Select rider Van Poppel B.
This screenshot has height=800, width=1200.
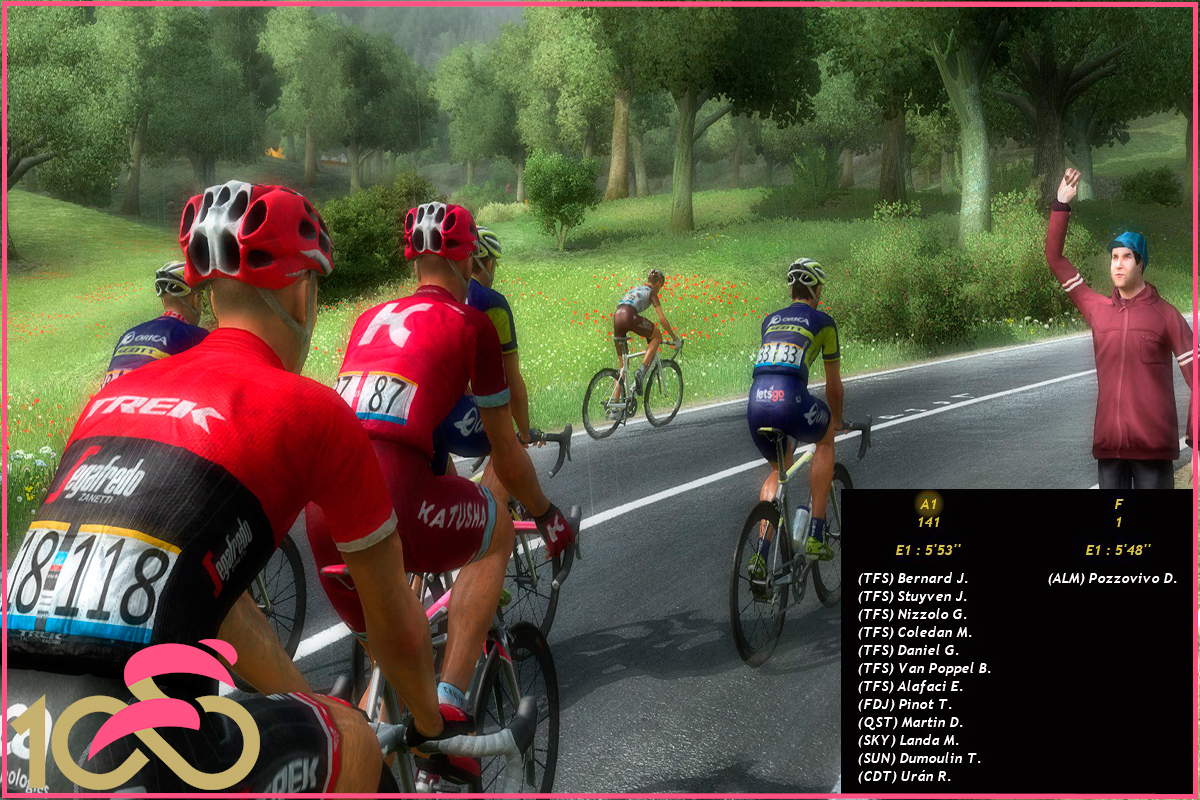pos(924,668)
